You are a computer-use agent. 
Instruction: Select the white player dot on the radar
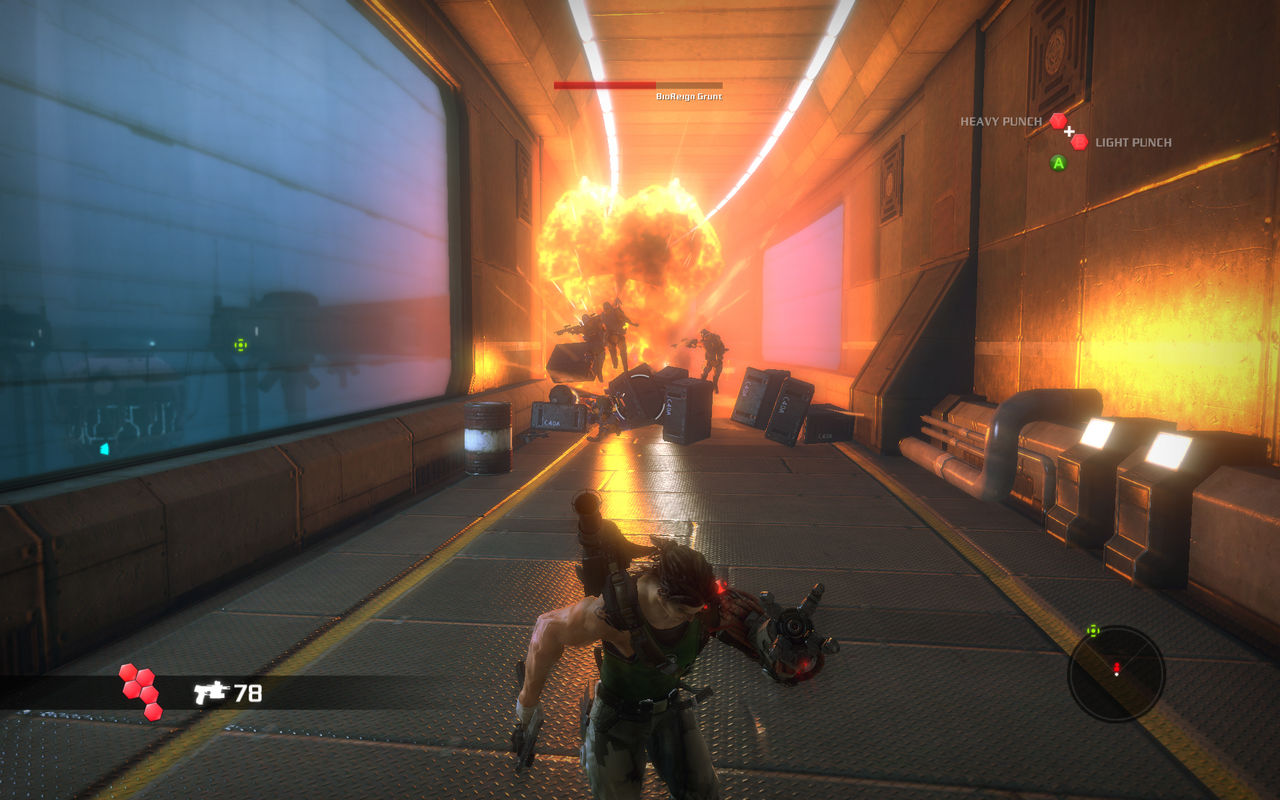1117,674
